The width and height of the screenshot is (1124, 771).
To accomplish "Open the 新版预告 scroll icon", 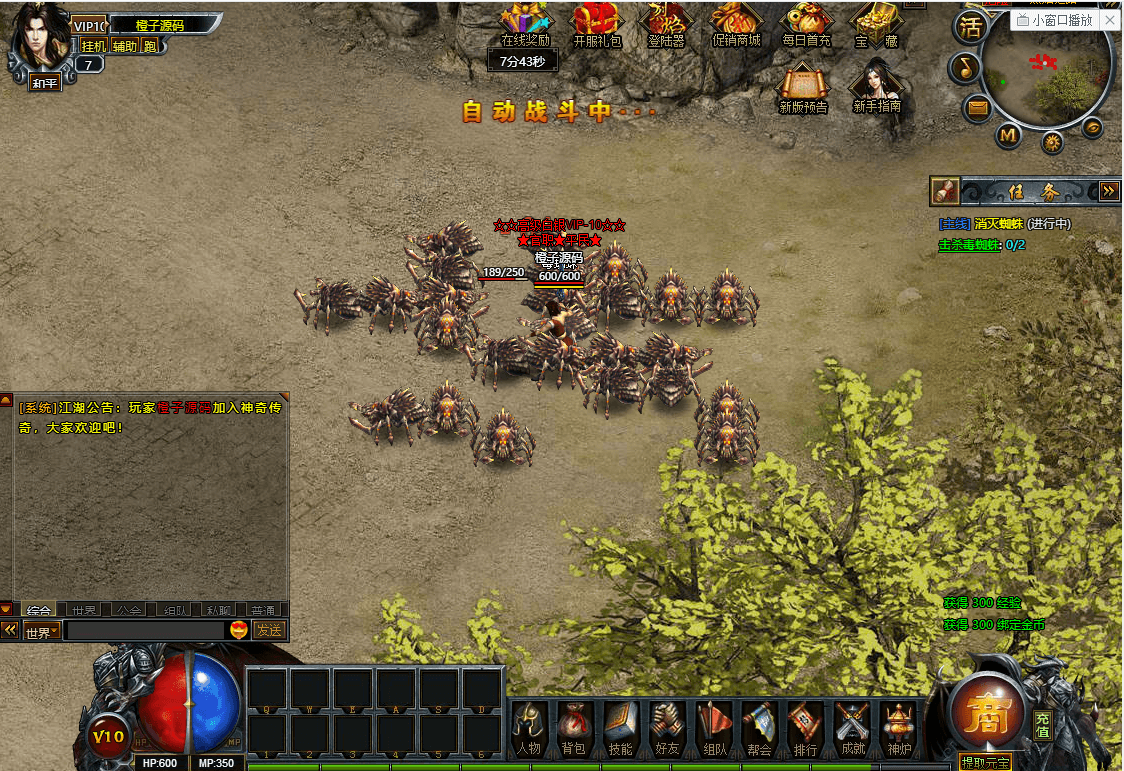I will pos(803,85).
